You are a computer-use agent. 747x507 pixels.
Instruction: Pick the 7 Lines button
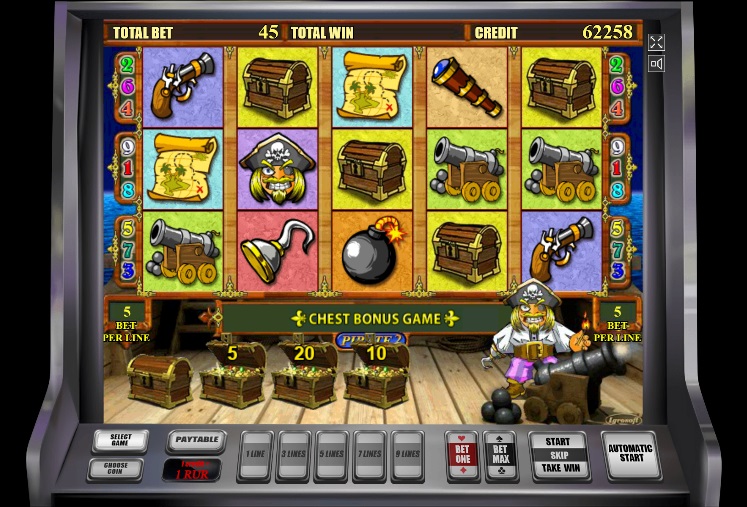[369, 455]
